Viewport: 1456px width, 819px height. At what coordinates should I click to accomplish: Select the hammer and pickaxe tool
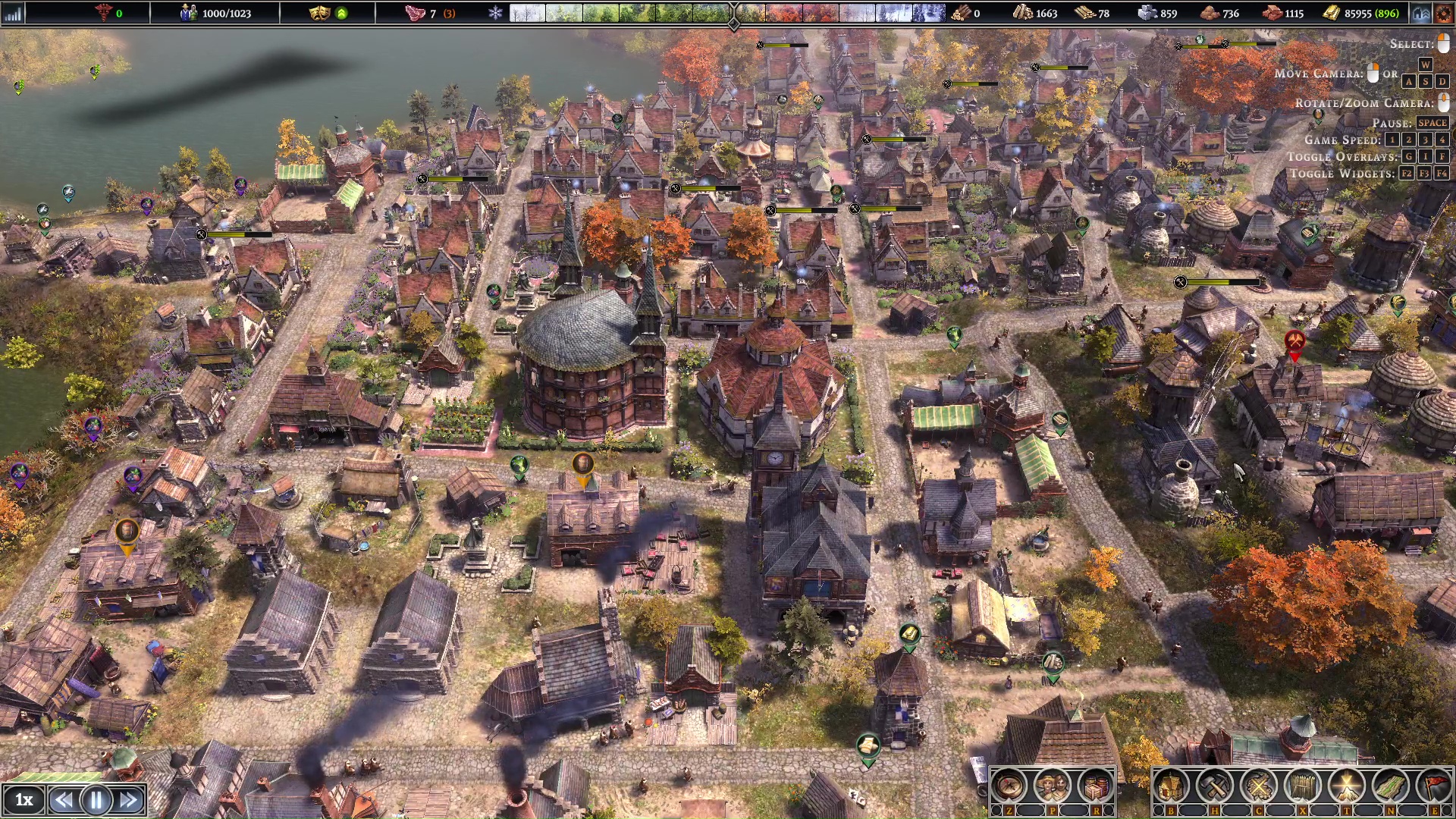1215,786
